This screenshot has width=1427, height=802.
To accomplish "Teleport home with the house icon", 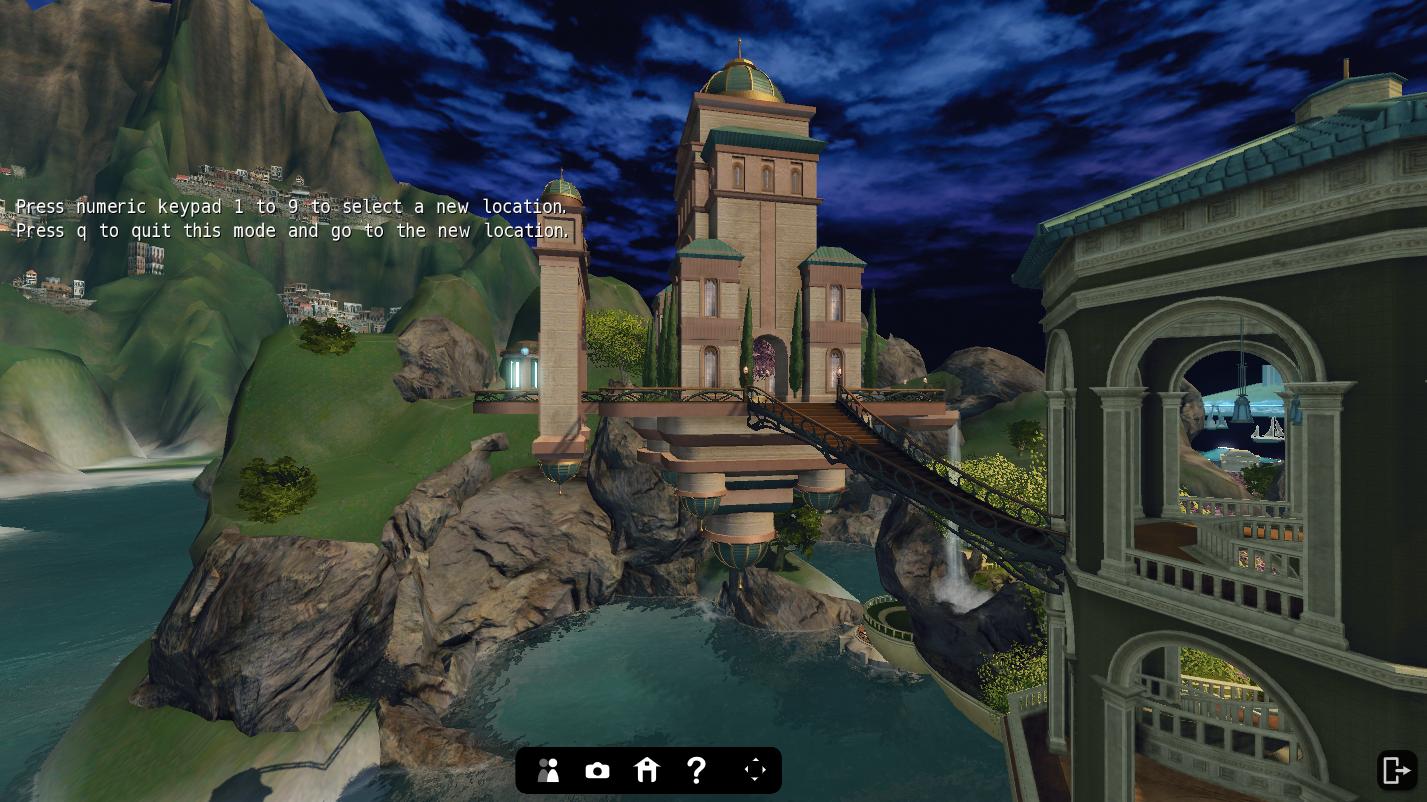I will click(647, 770).
